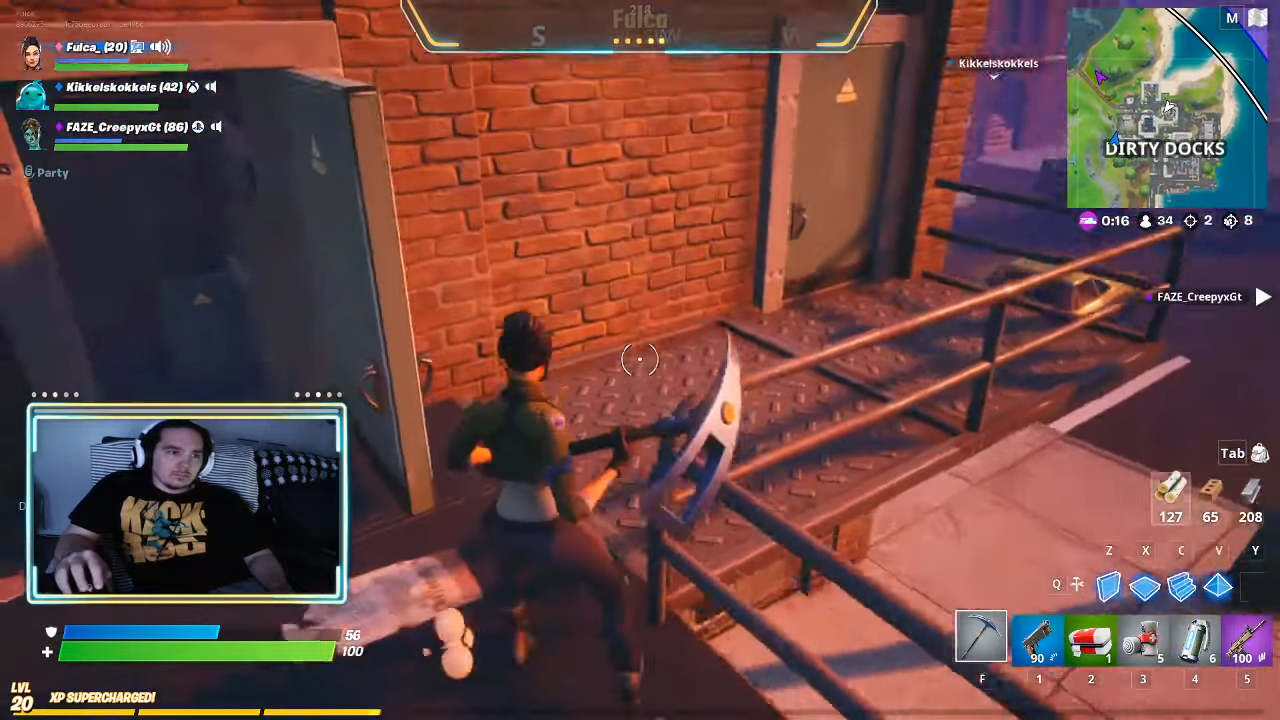Select the shield grenade canister slot

[1194, 640]
